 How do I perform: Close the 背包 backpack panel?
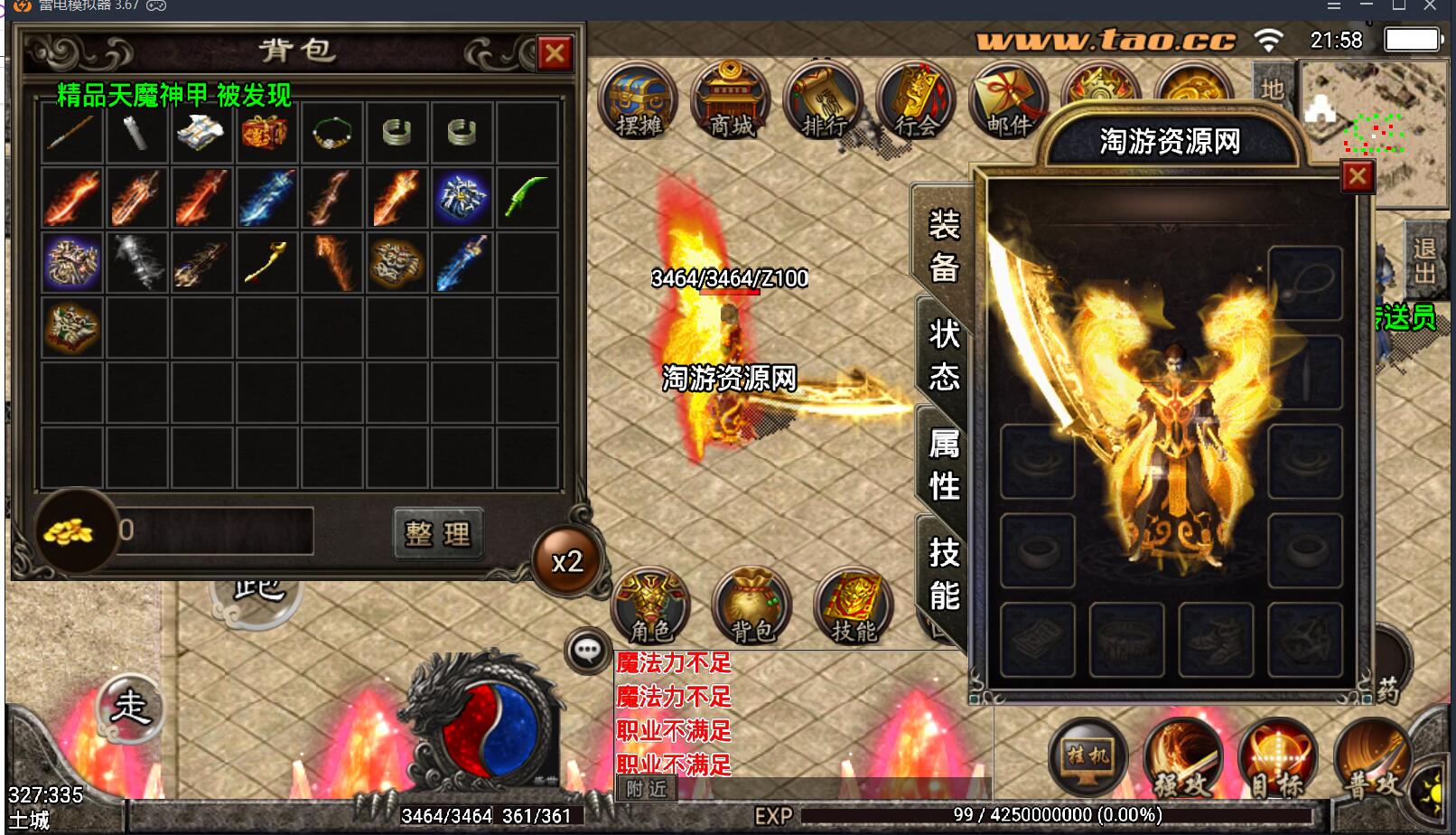pos(555,54)
